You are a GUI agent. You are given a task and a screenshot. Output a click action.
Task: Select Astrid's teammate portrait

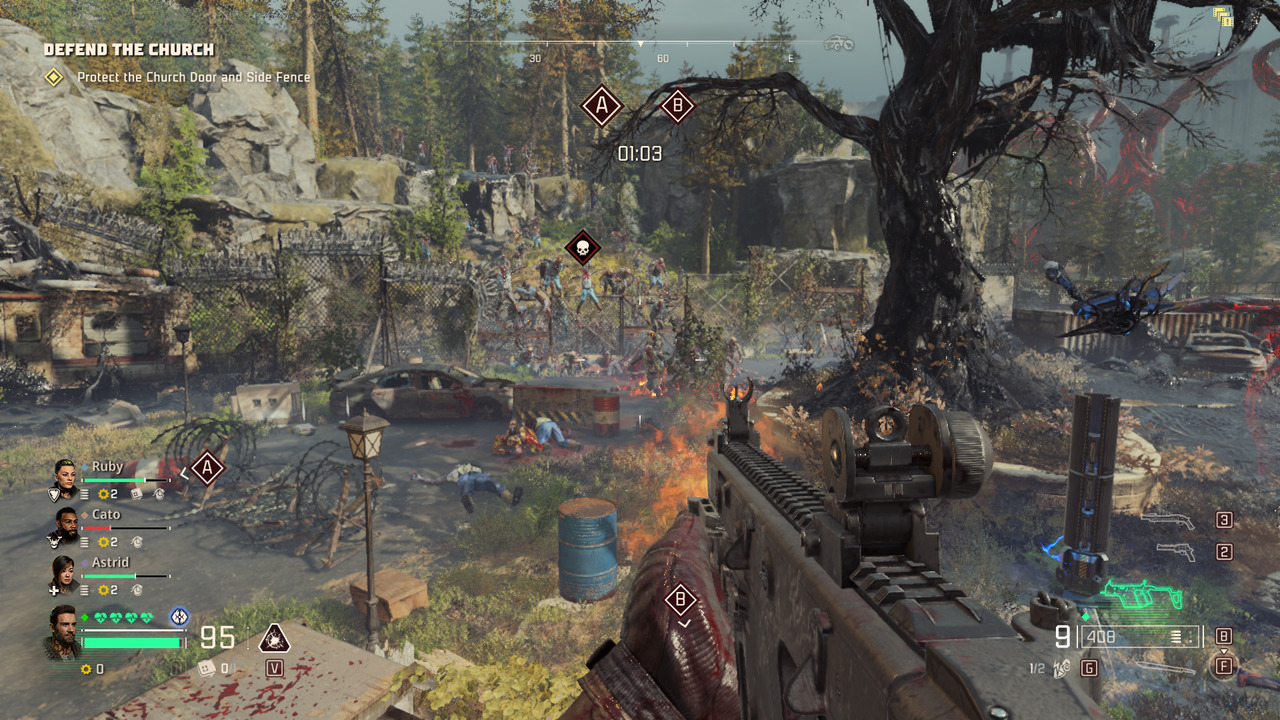[x=63, y=571]
